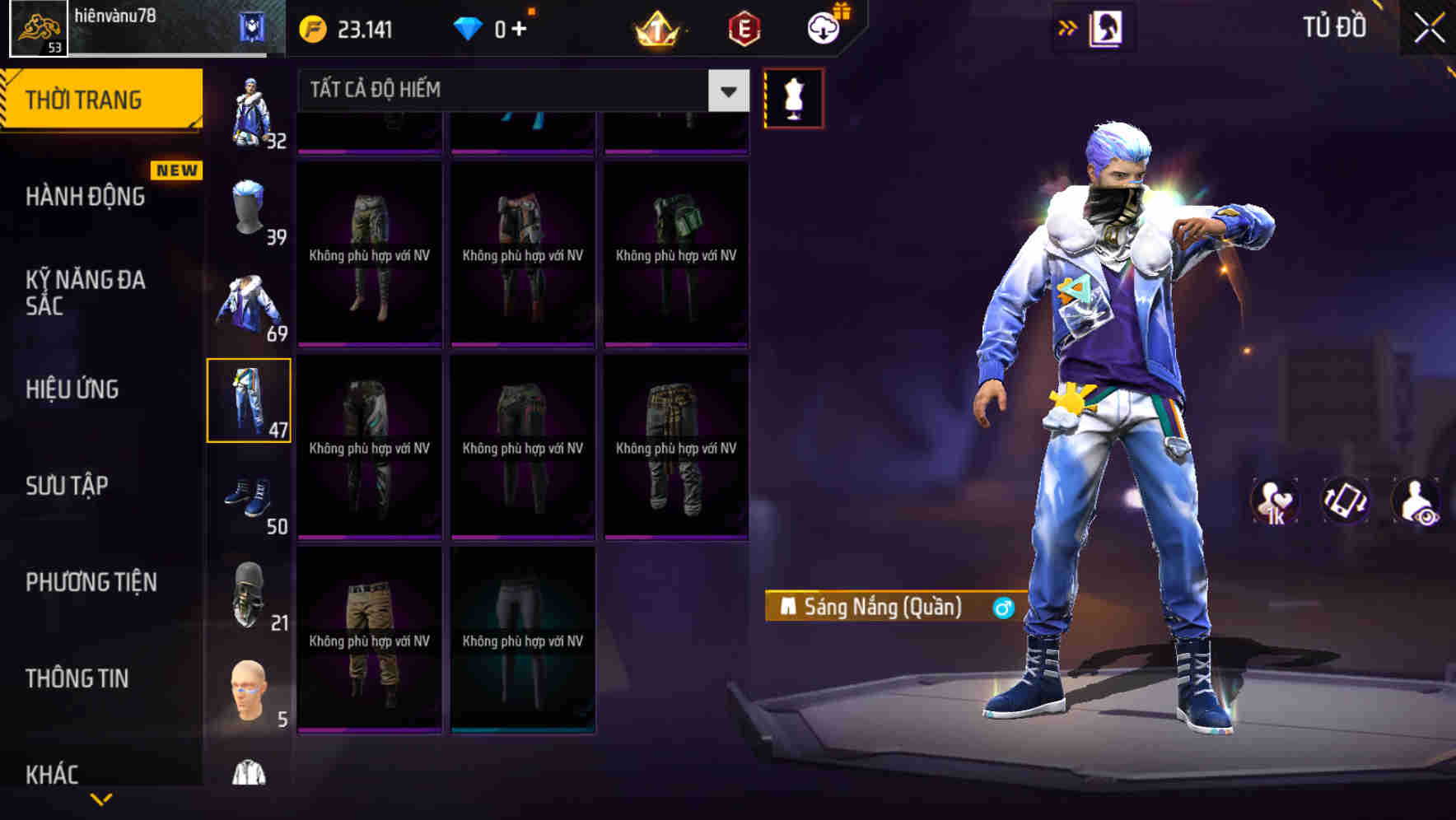The image size is (1456, 820).
Task: Open HIỆU ỨNG in the sidebar
Action: pos(72,389)
